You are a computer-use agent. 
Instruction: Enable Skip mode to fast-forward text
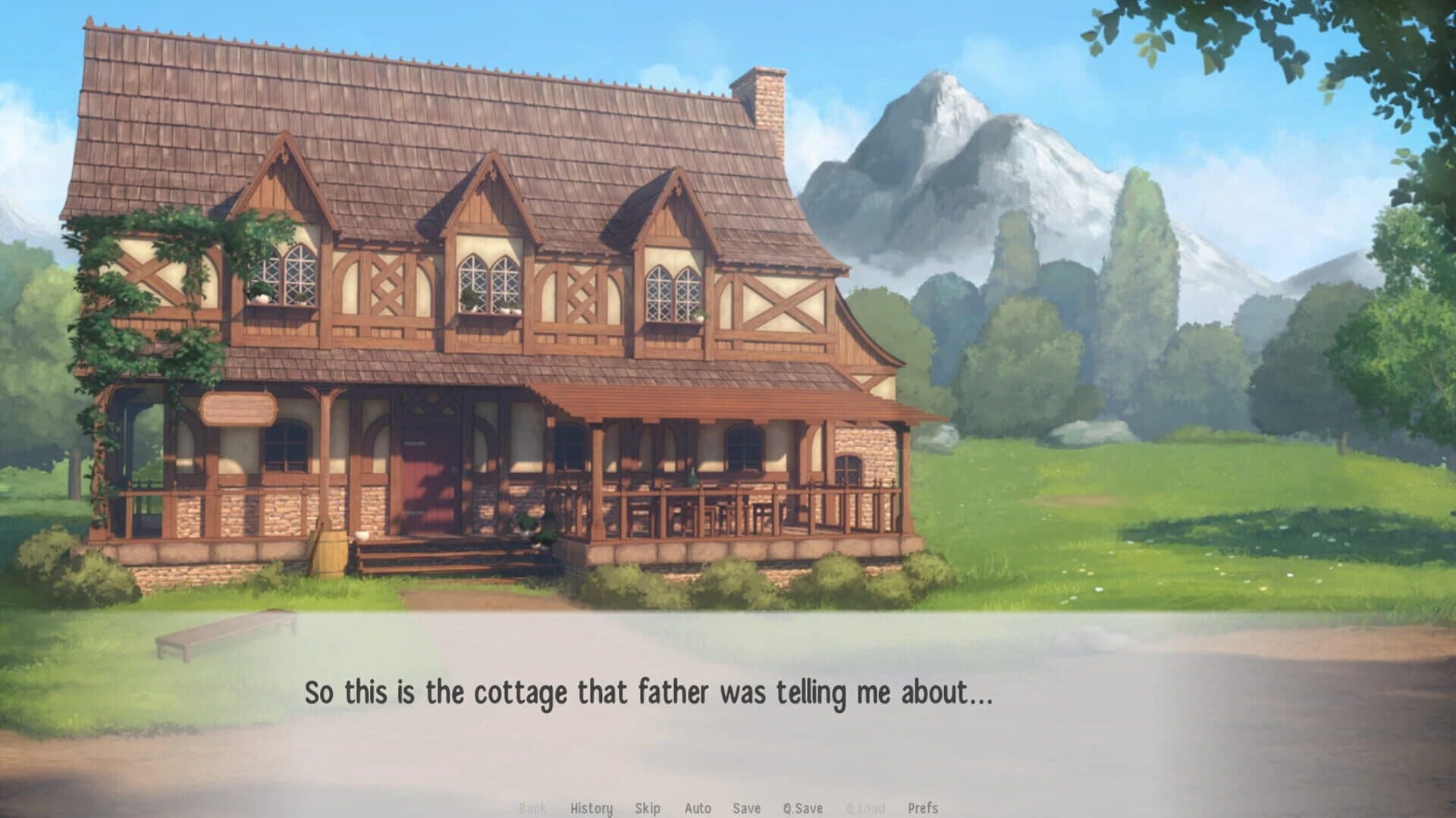(x=648, y=808)
